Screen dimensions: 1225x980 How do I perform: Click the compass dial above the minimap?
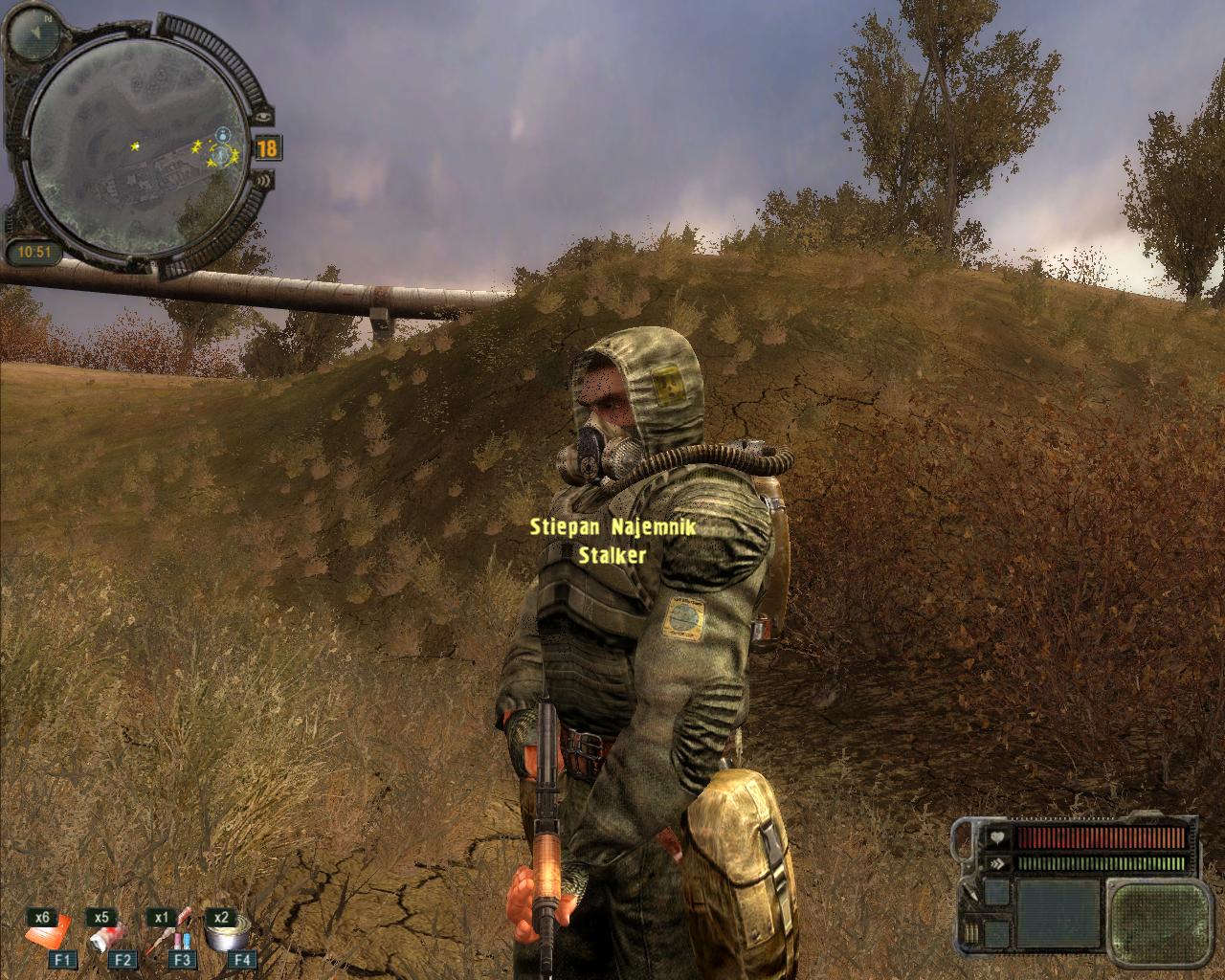point(37,31)
